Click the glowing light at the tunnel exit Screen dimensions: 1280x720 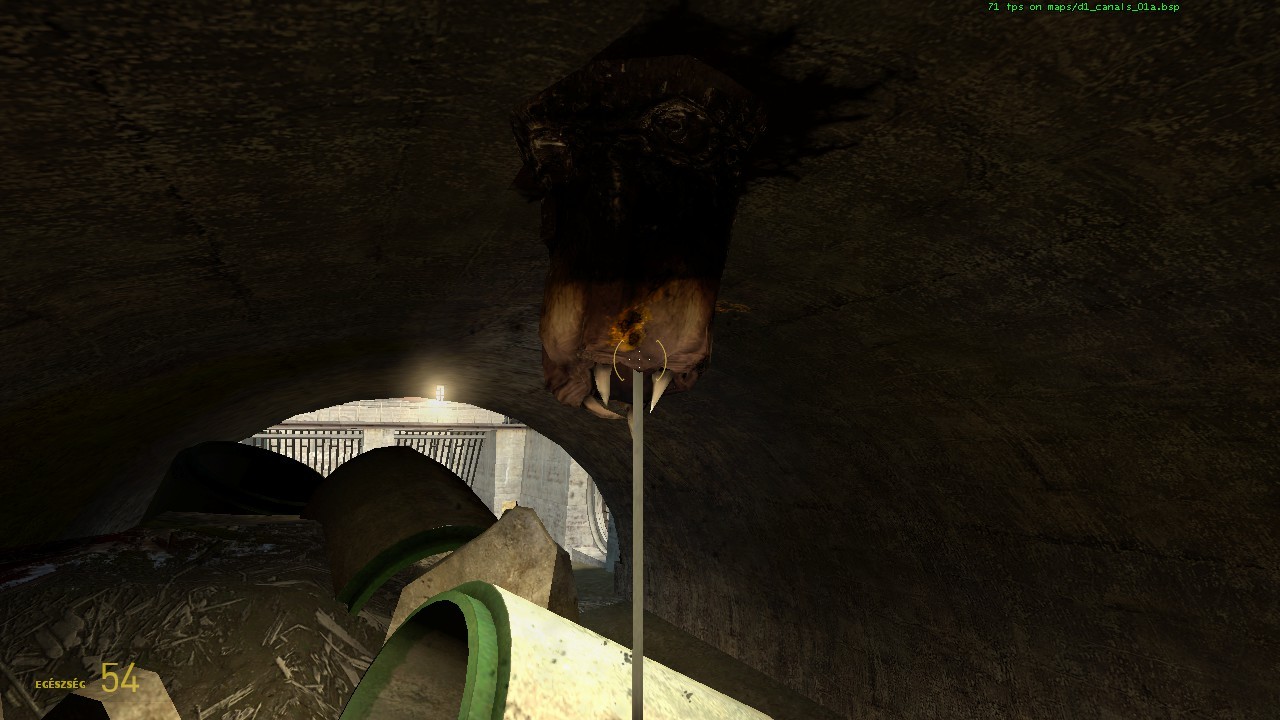pyautogui.click(x=438, y=388)
